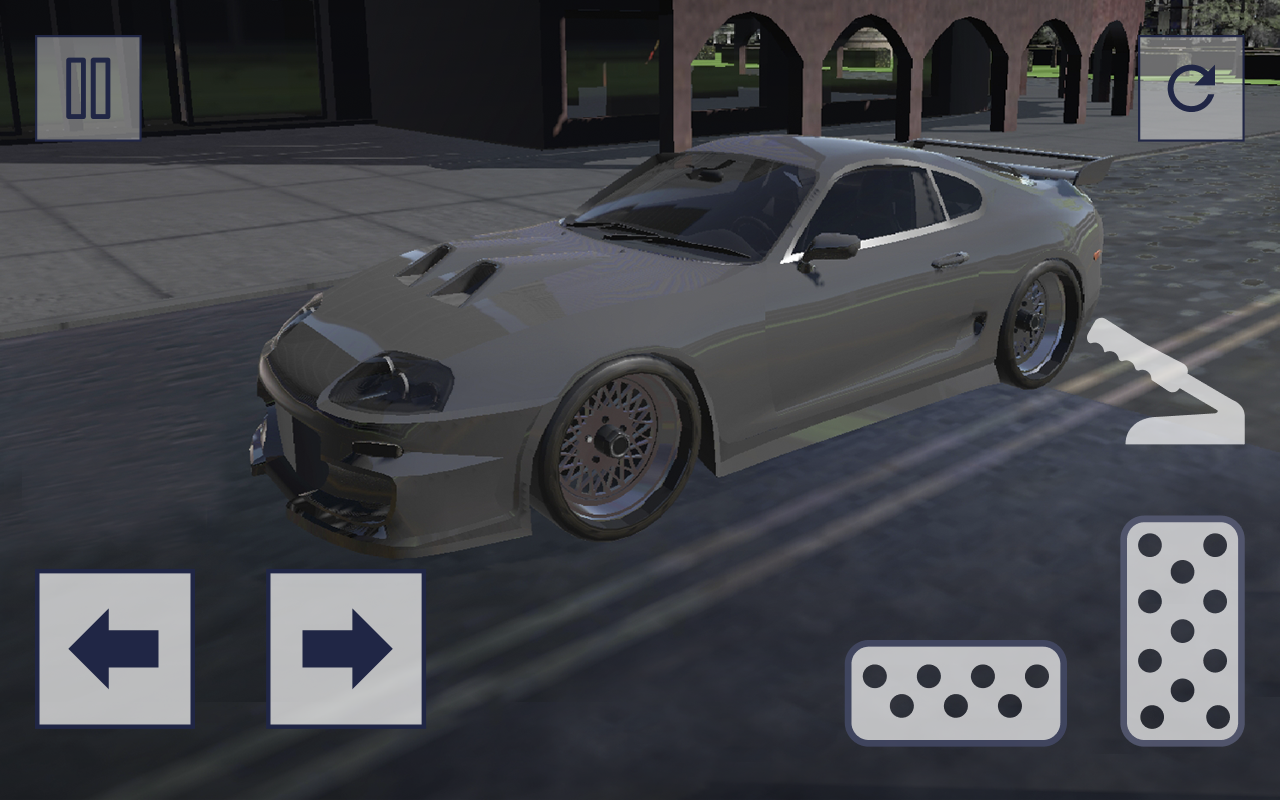Click the restart arrow inside the top-right box

tap(1192, 85)
